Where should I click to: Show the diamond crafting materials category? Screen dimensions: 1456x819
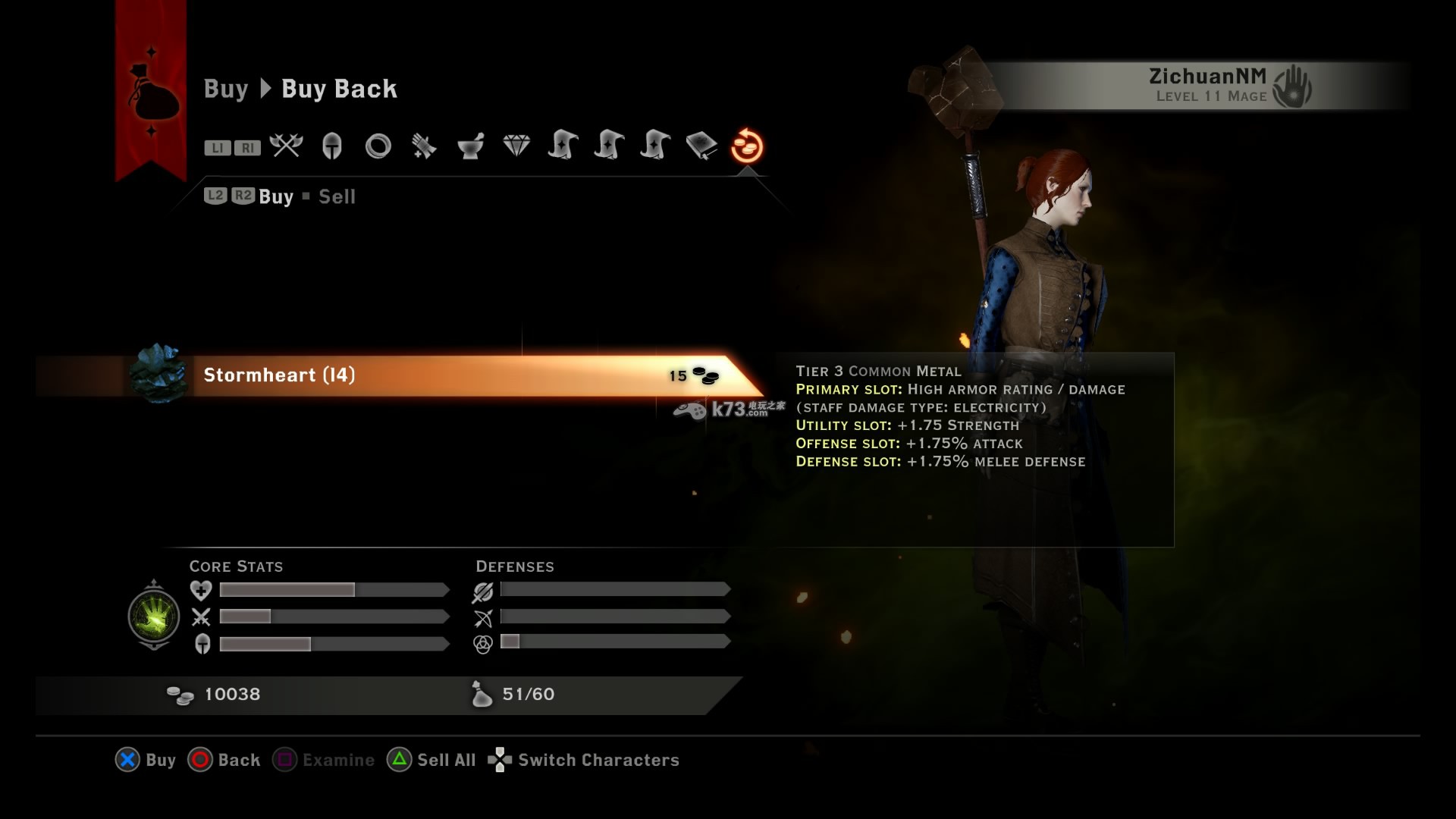pos(516,146)
